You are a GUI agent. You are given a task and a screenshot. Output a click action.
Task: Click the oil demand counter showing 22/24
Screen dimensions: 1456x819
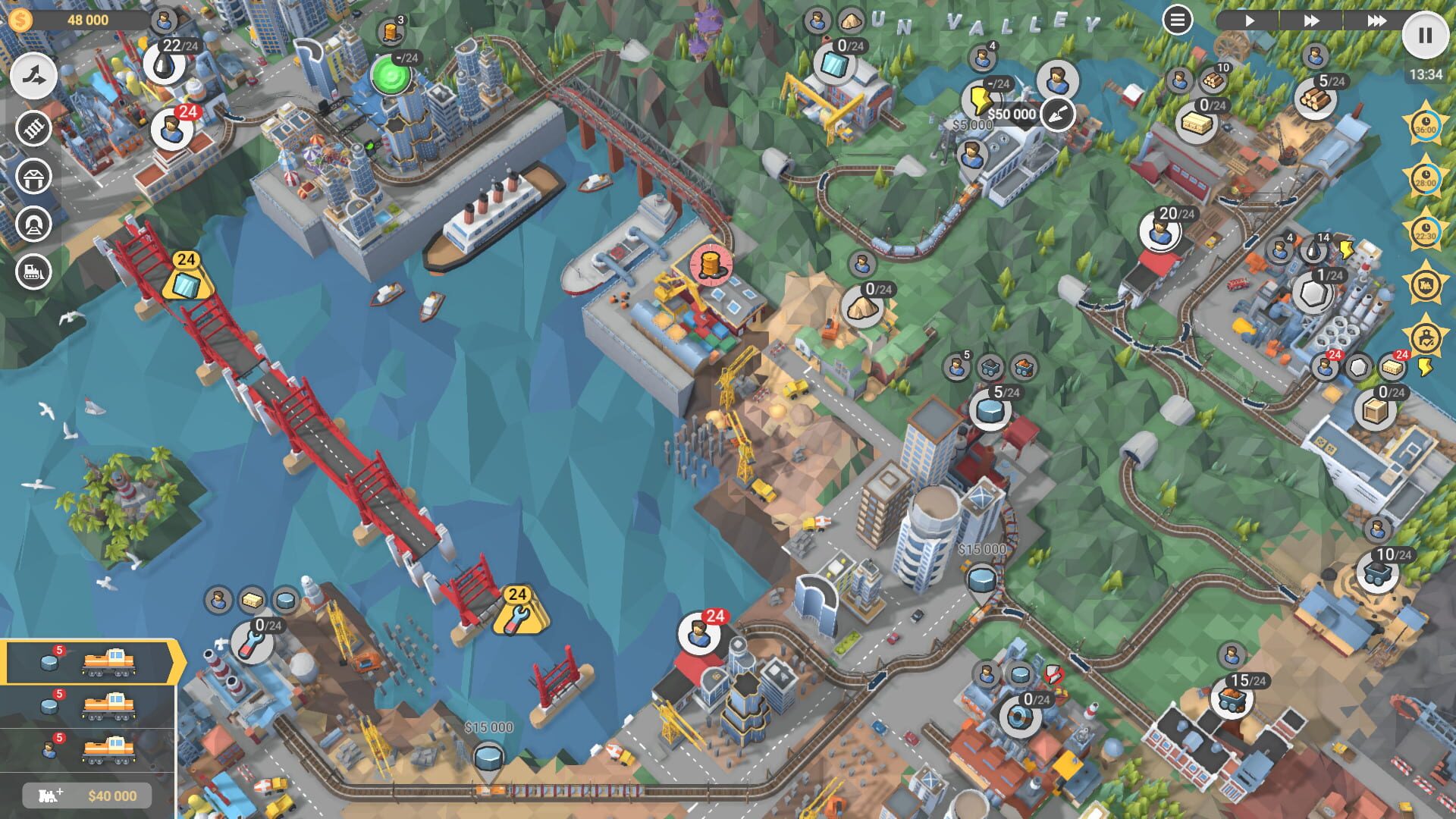pyautogui.click(x=163, y=64)
